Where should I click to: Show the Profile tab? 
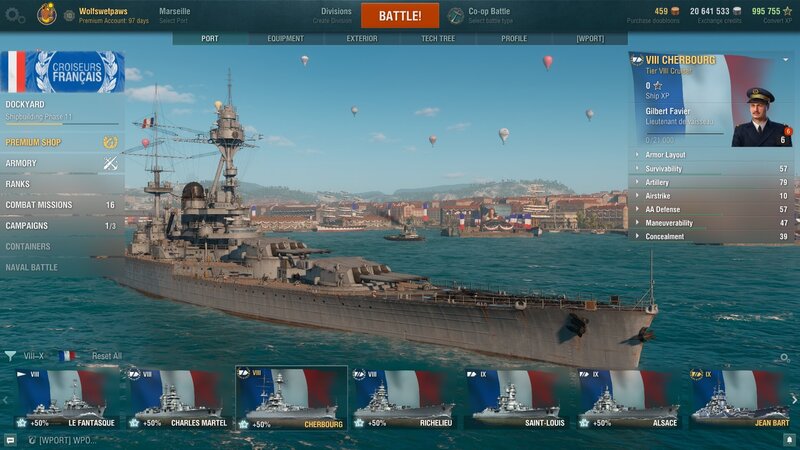(x=513, y=39)
